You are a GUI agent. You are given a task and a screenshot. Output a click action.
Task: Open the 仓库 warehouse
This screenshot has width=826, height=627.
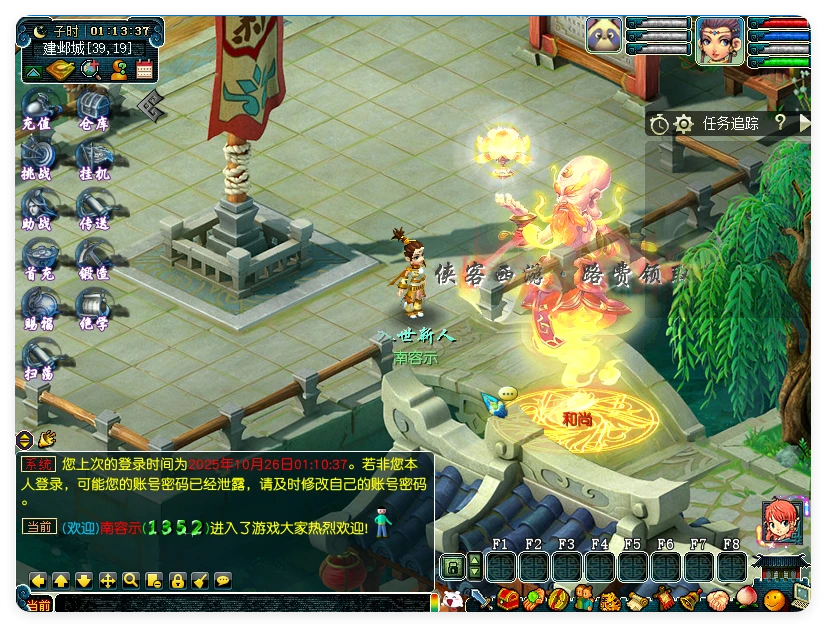coord(93,108)
